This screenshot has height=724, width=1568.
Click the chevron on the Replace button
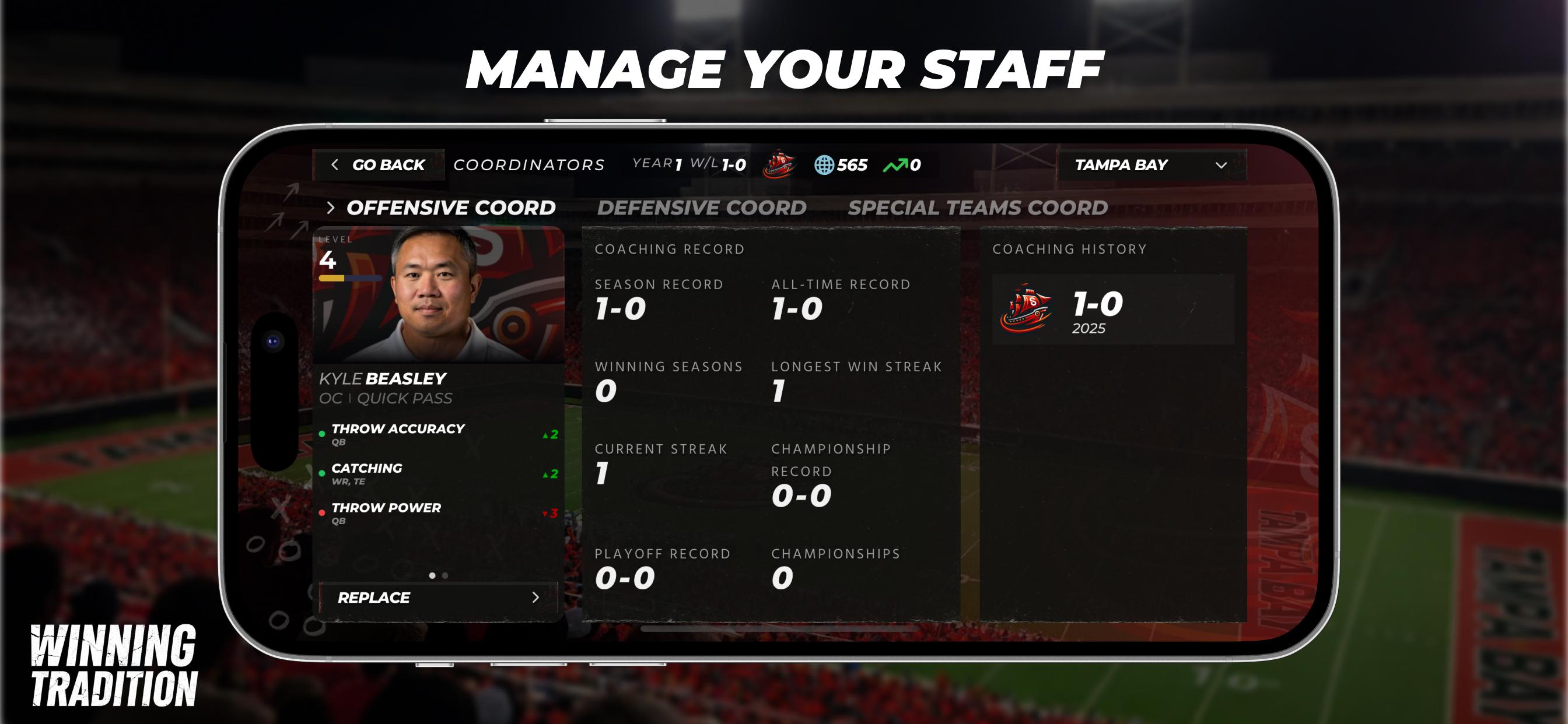(535, 598)
